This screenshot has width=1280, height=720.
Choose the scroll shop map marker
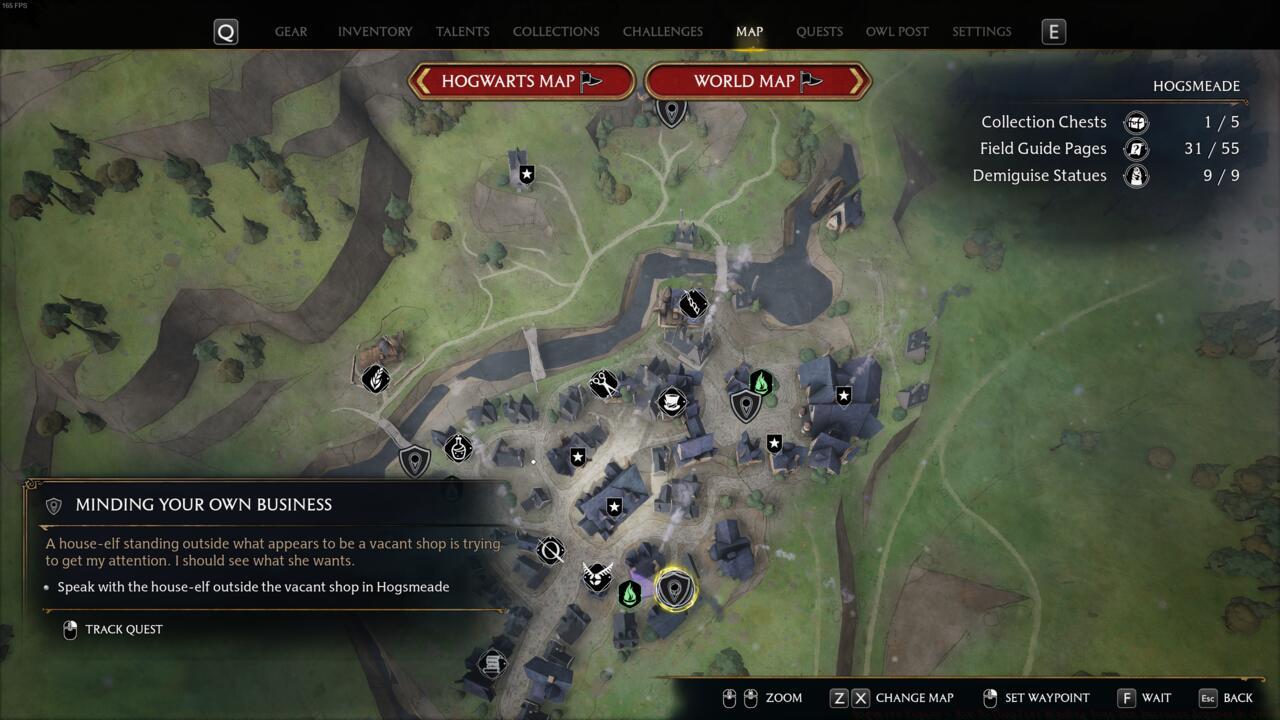pyautogui.click(x=492, y=663)
